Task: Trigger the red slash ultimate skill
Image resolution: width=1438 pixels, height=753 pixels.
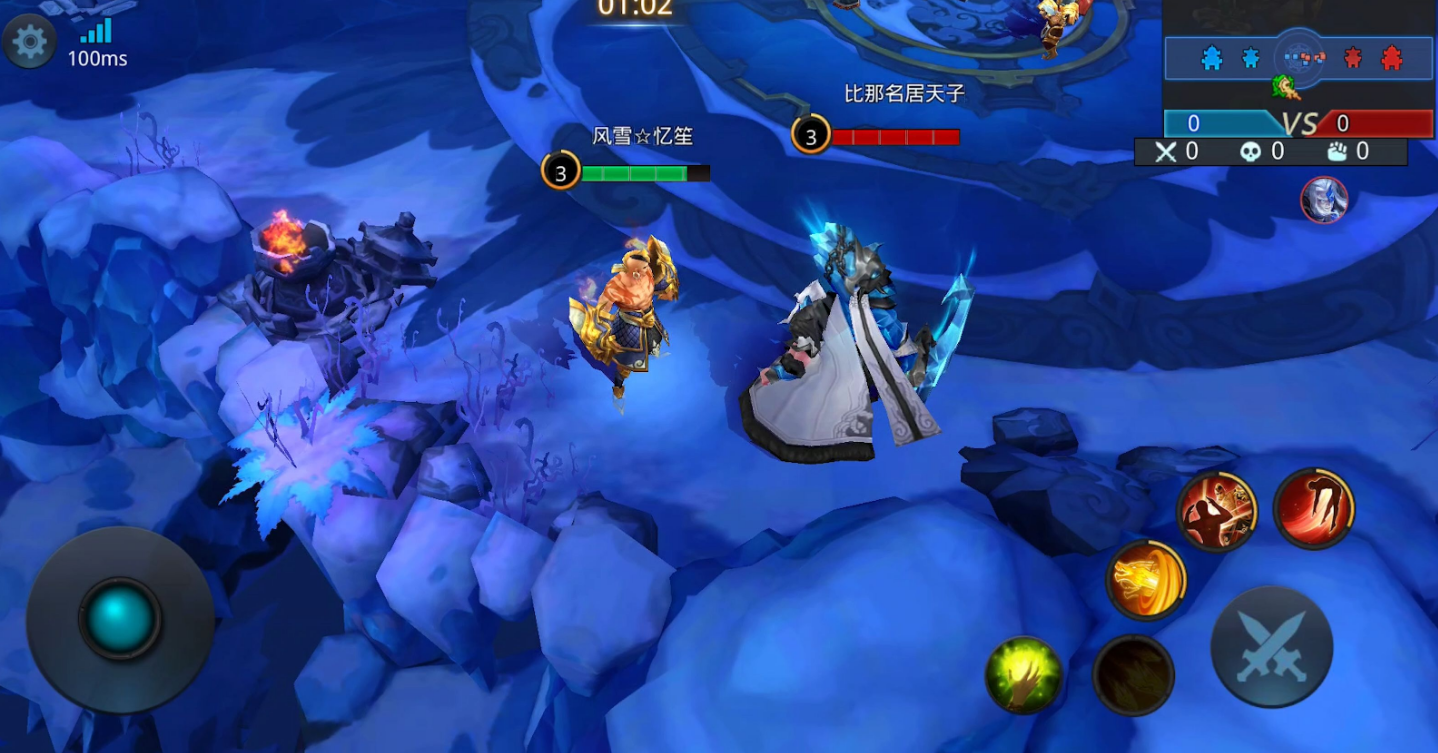Action: [x=1313, y=508]
